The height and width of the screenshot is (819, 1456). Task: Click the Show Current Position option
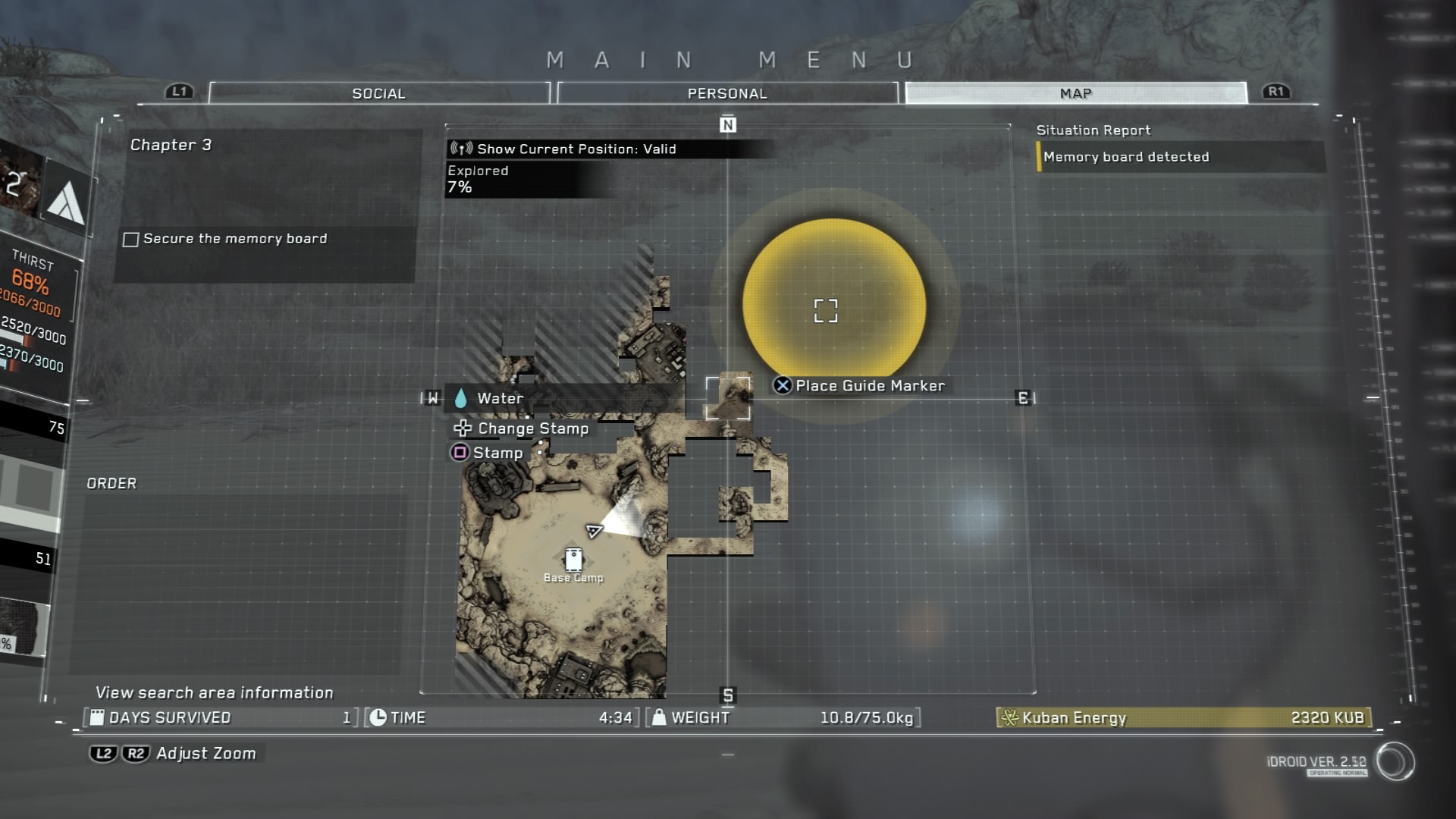point(576,149)
